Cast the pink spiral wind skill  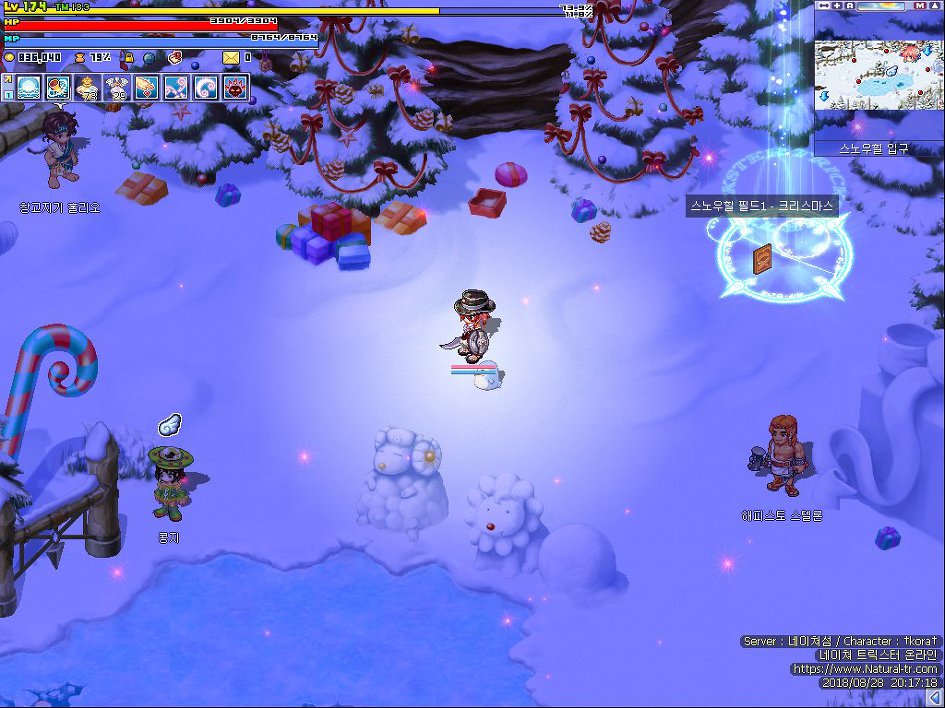tap(177, 88)
